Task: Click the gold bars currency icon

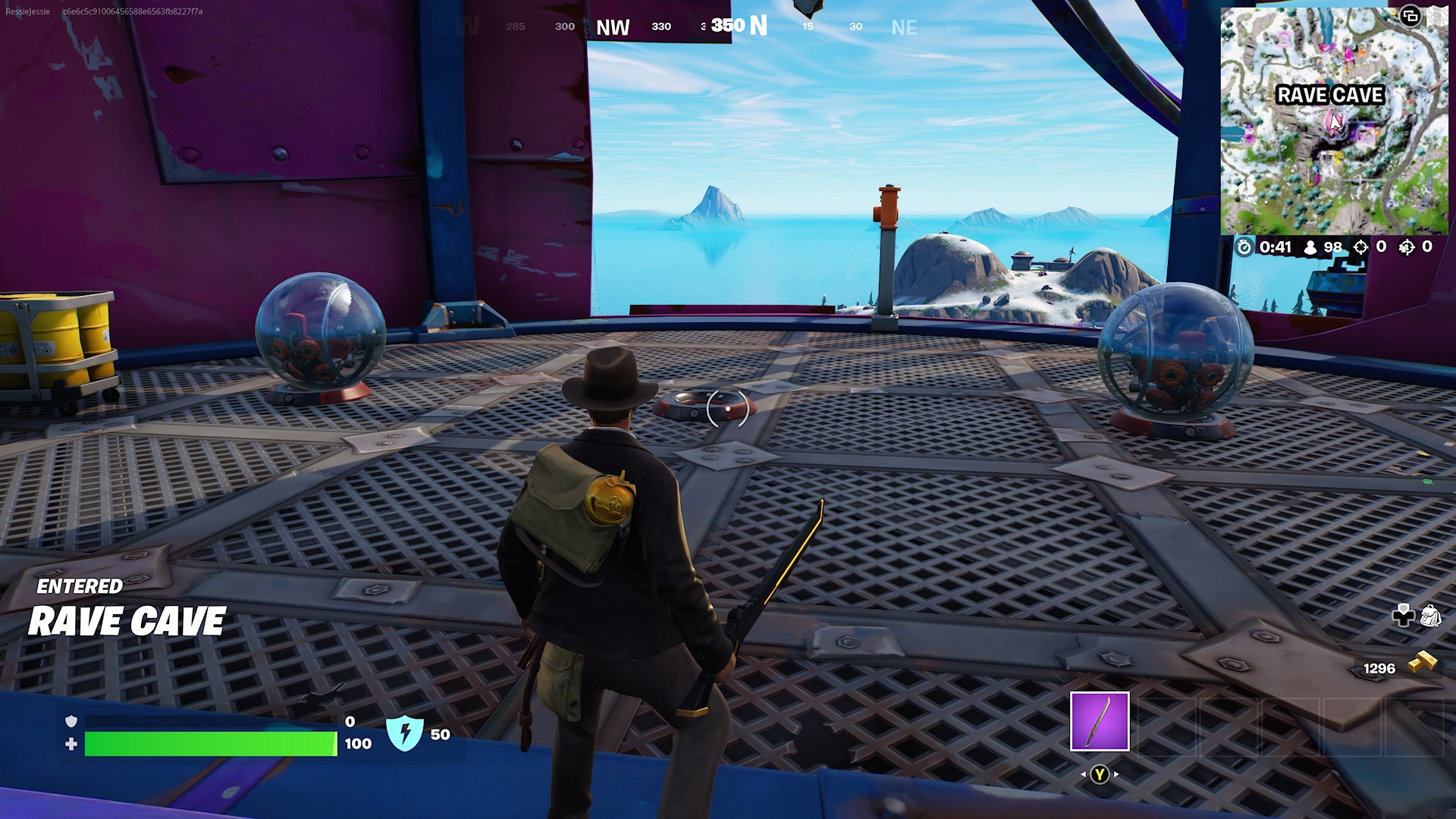Action: (x=1423, y=663)
